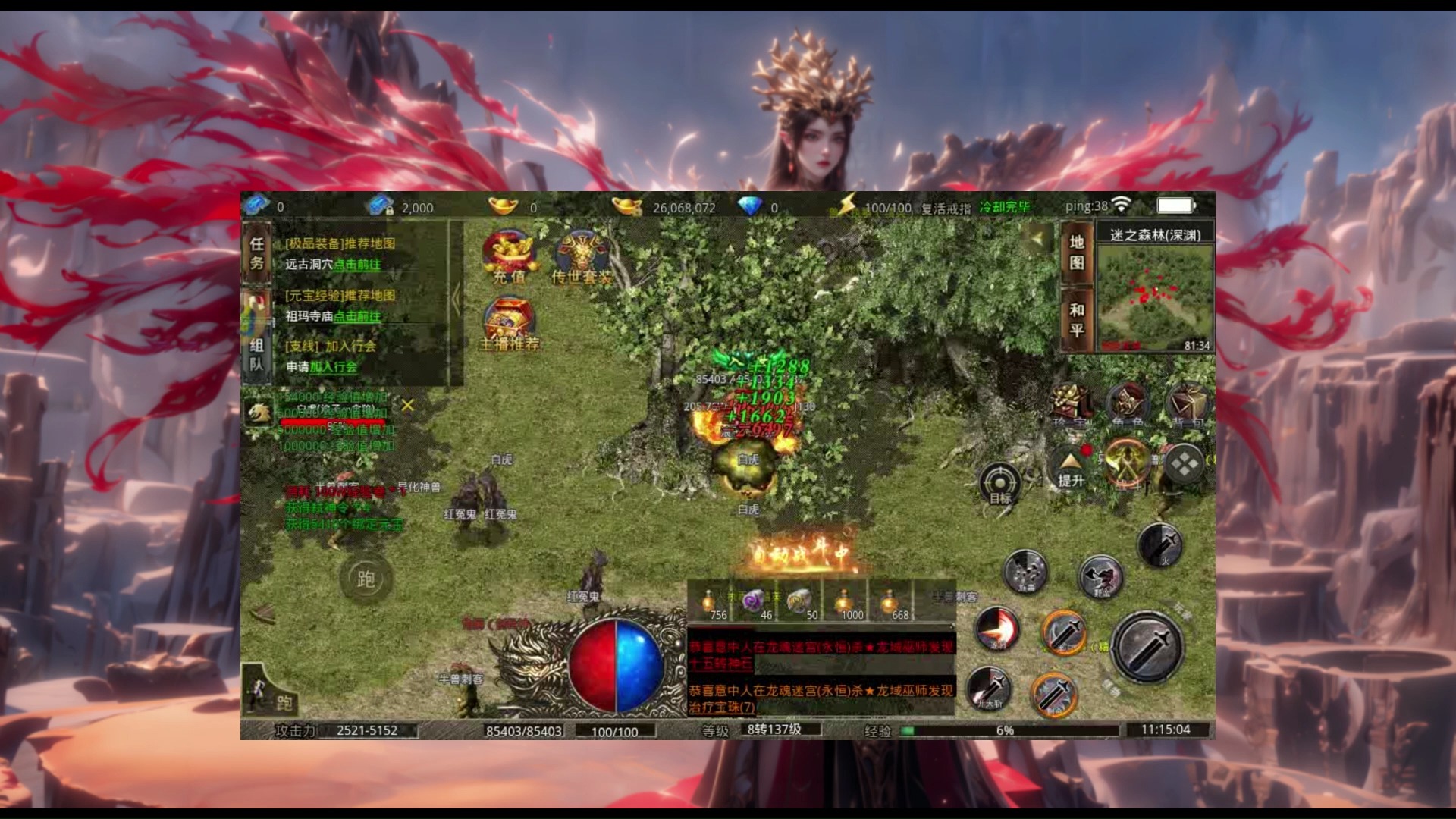This screenshot has width=1456, height=819.
Task: Use the potion slot showing 756
Action: 710,604
